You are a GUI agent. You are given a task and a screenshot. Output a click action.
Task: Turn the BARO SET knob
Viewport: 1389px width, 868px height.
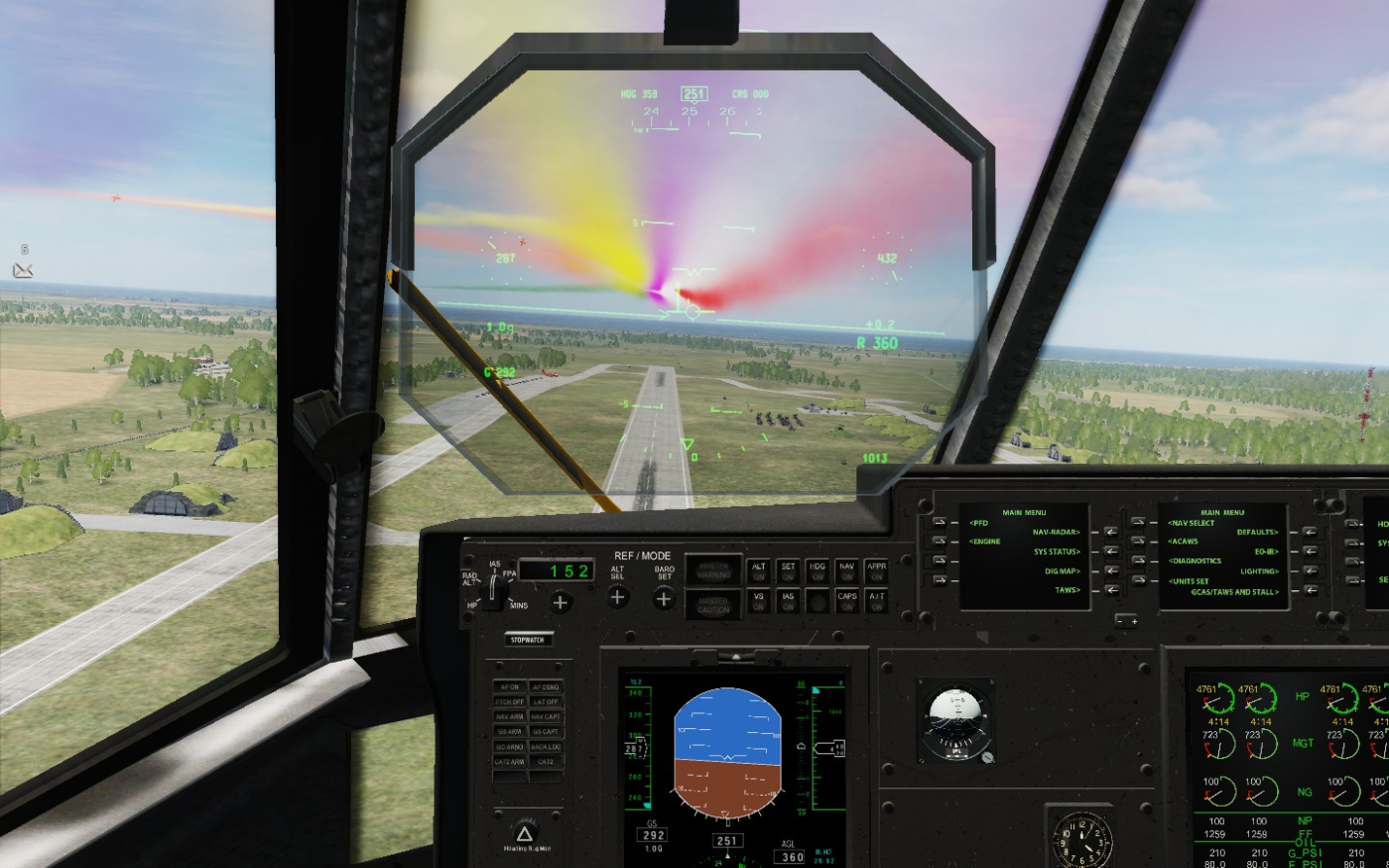point(664,598)
